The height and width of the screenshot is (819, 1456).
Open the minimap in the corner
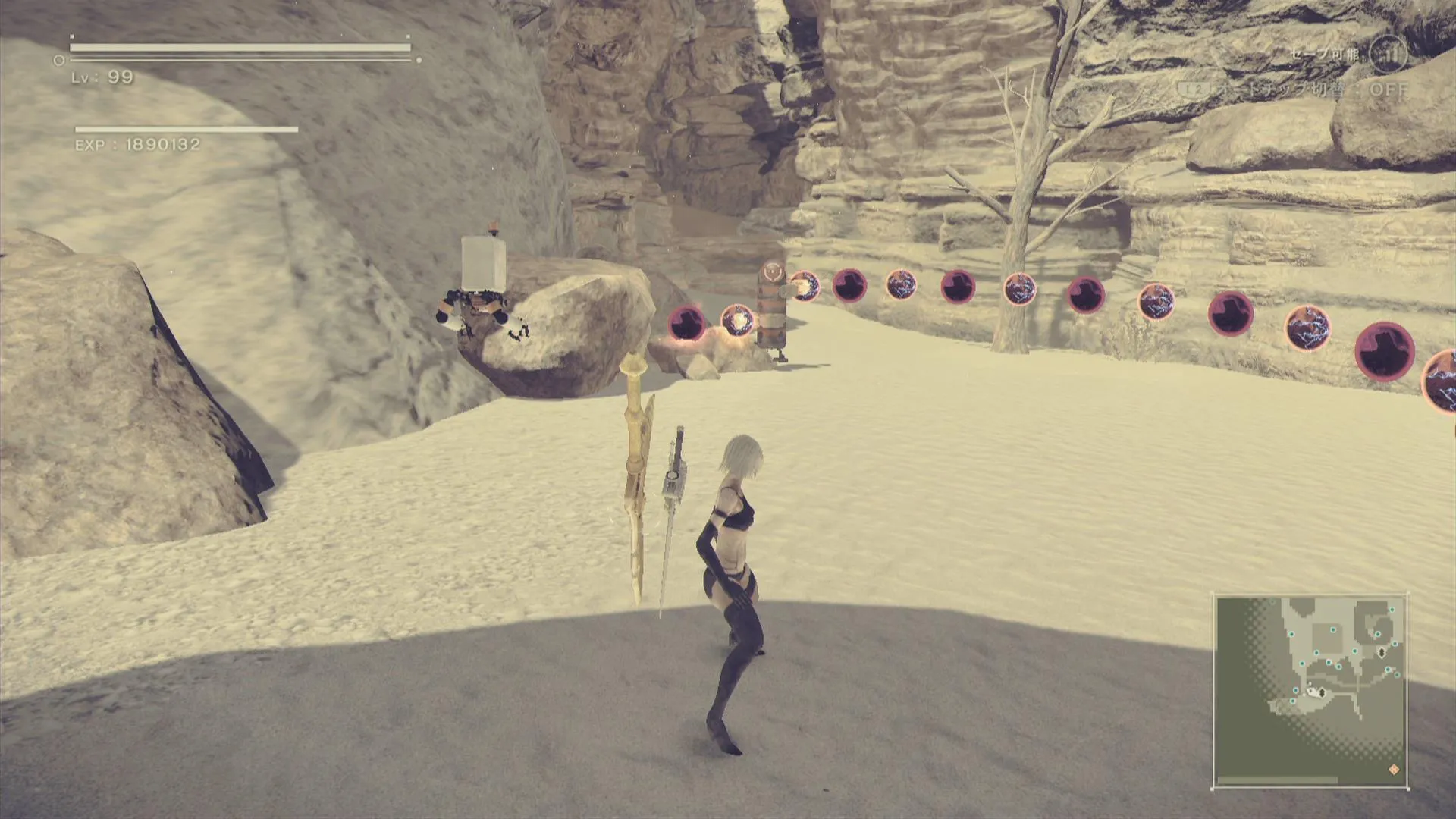[1310, 692]
